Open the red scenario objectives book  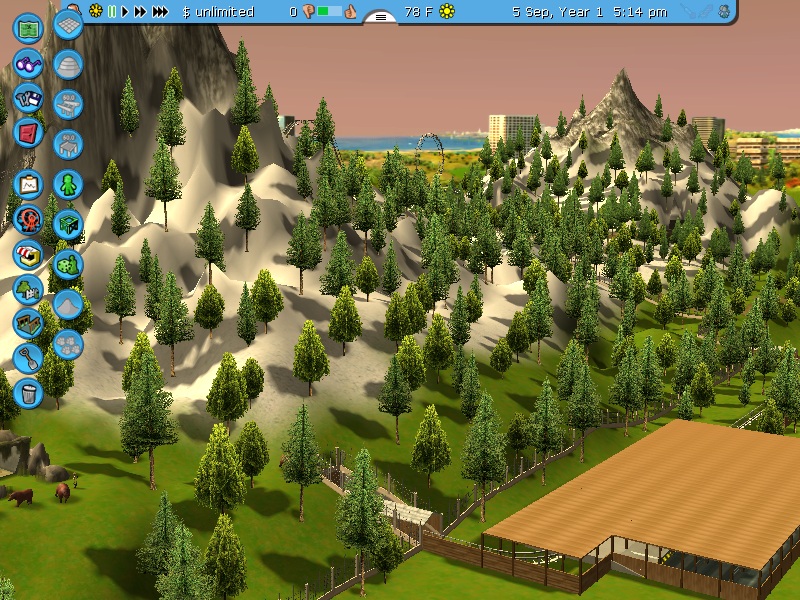tap(28, 133)
